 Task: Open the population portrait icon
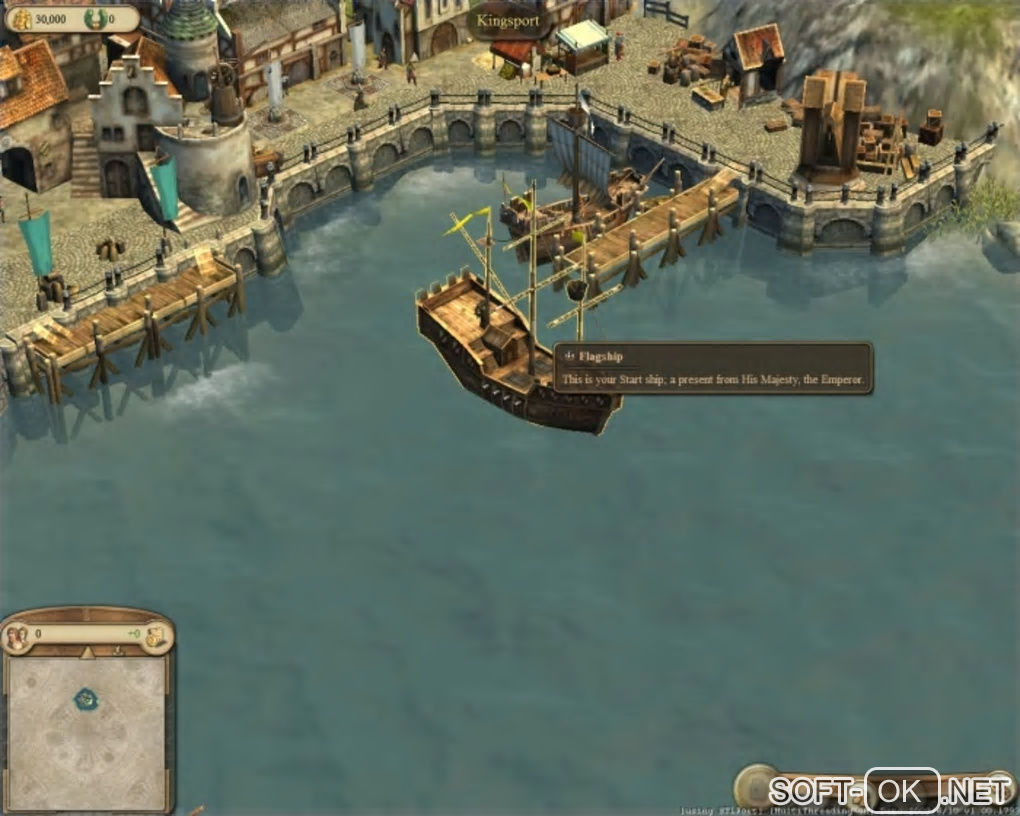click(x=16, y=636)
